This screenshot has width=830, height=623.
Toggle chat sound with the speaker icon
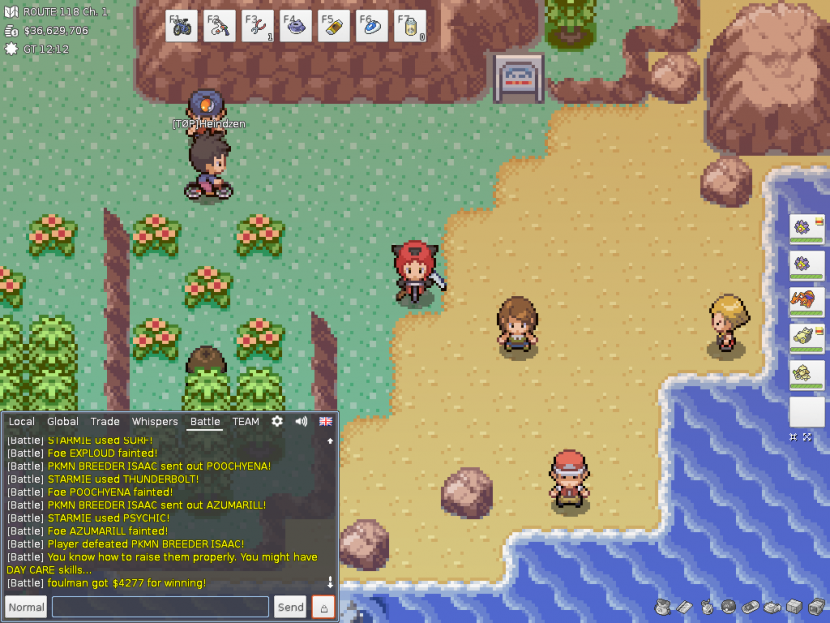click(x=301, y=422)
